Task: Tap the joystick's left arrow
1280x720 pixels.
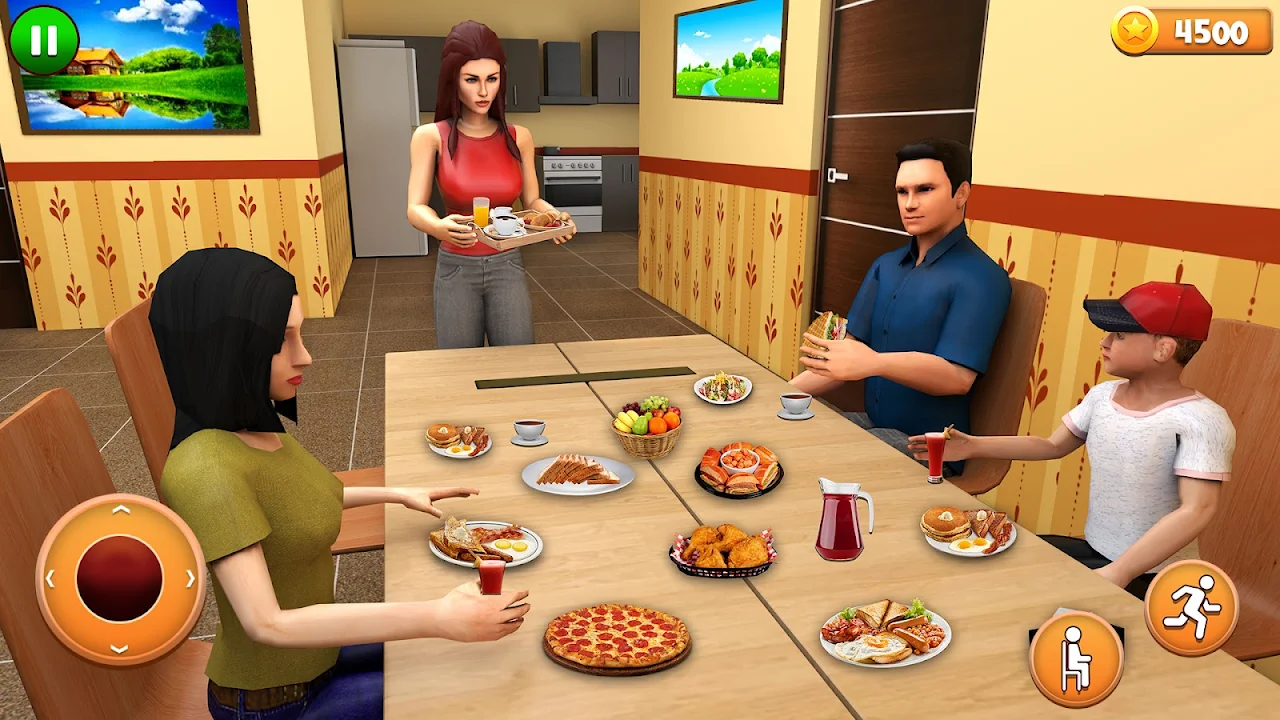Action: coord(50,578)
